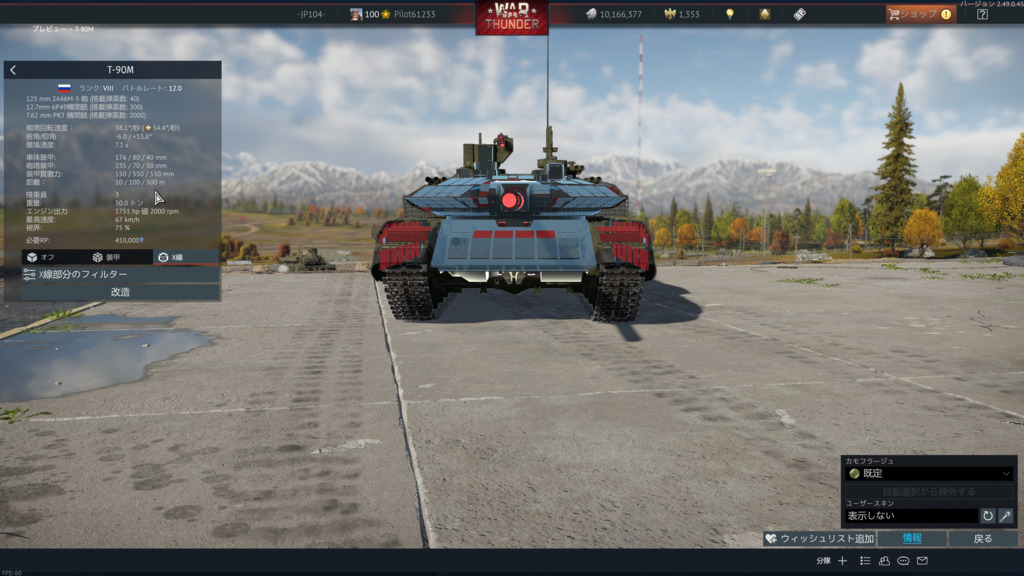
Task: Add the T-90M to the wishlist
Action: [x=819, y=538]
